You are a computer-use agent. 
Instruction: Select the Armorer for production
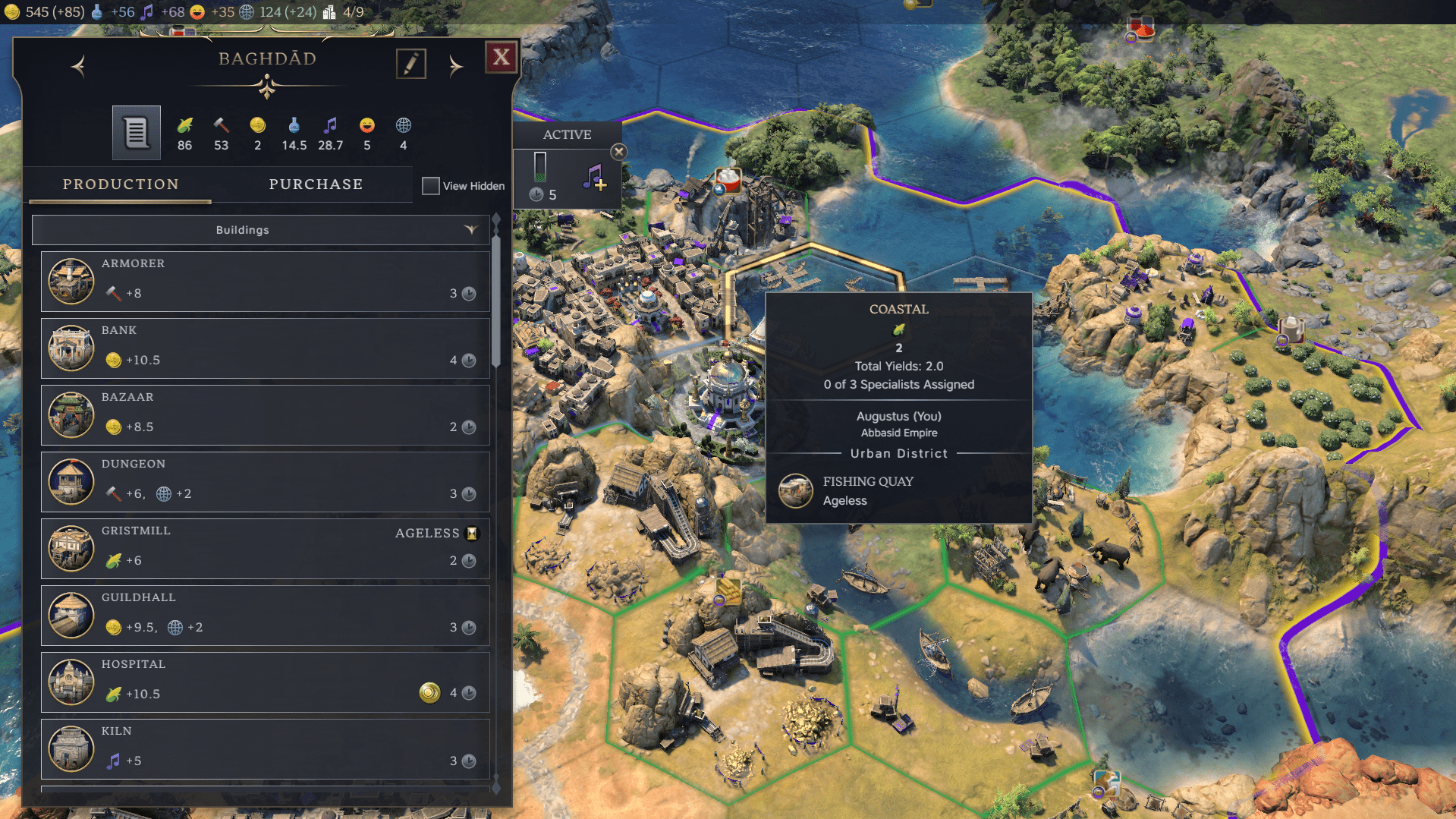[265, 282]
